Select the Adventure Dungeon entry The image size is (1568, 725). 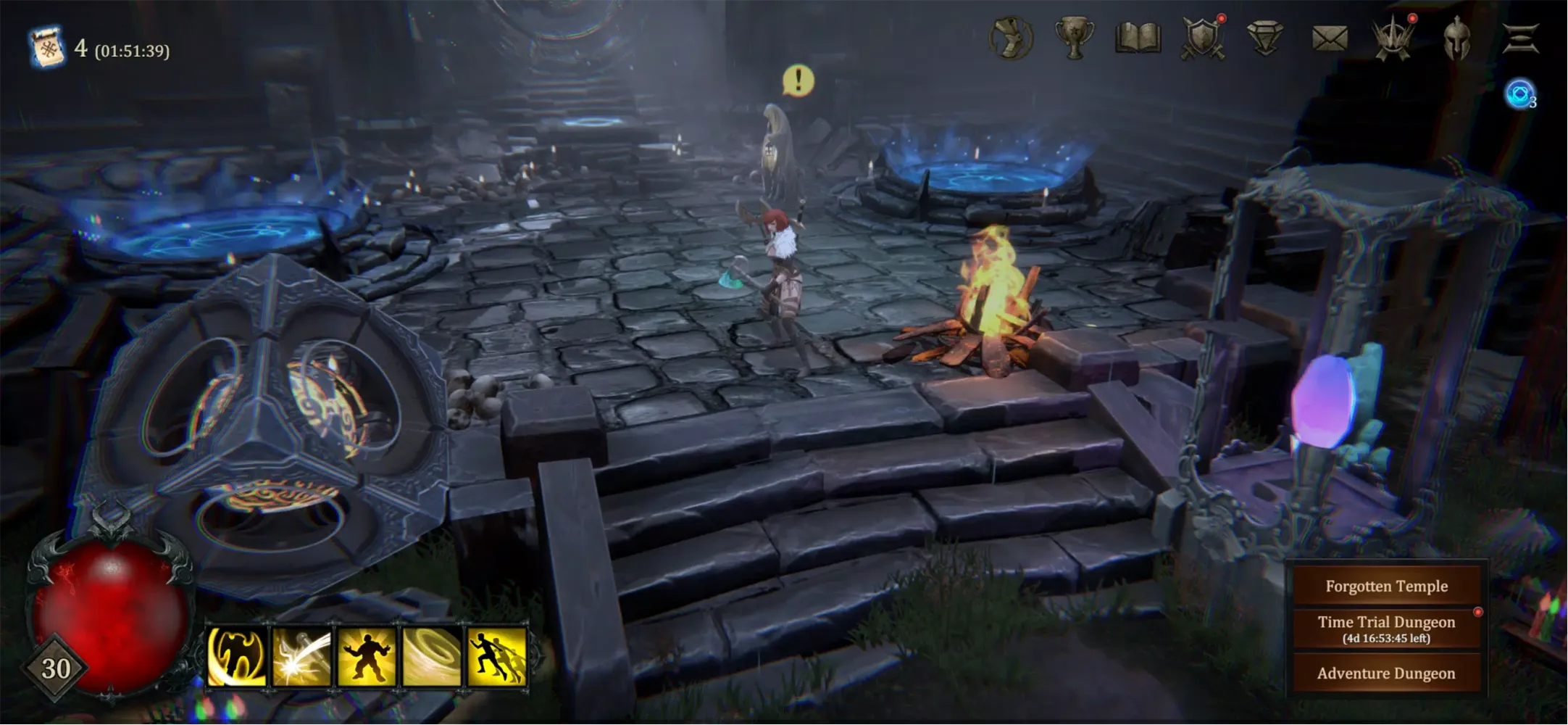click(x=1387, y=673)
